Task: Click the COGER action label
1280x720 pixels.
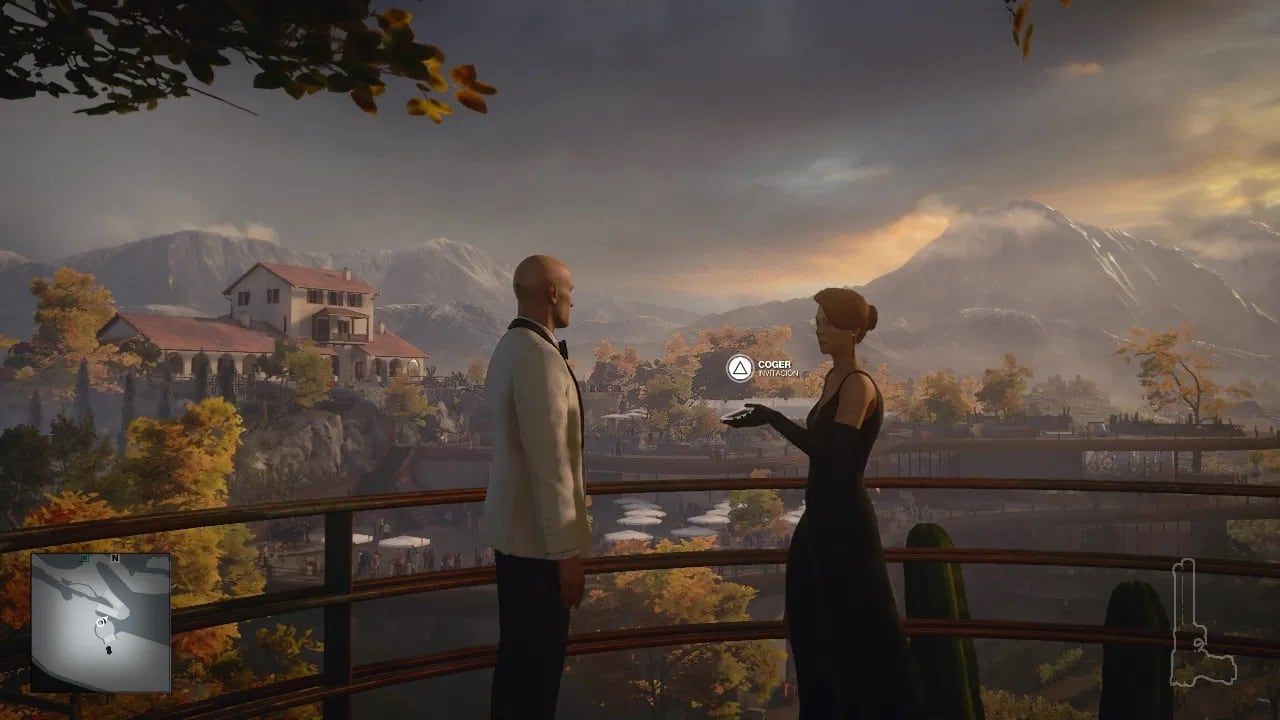Action: click(775, 363)
